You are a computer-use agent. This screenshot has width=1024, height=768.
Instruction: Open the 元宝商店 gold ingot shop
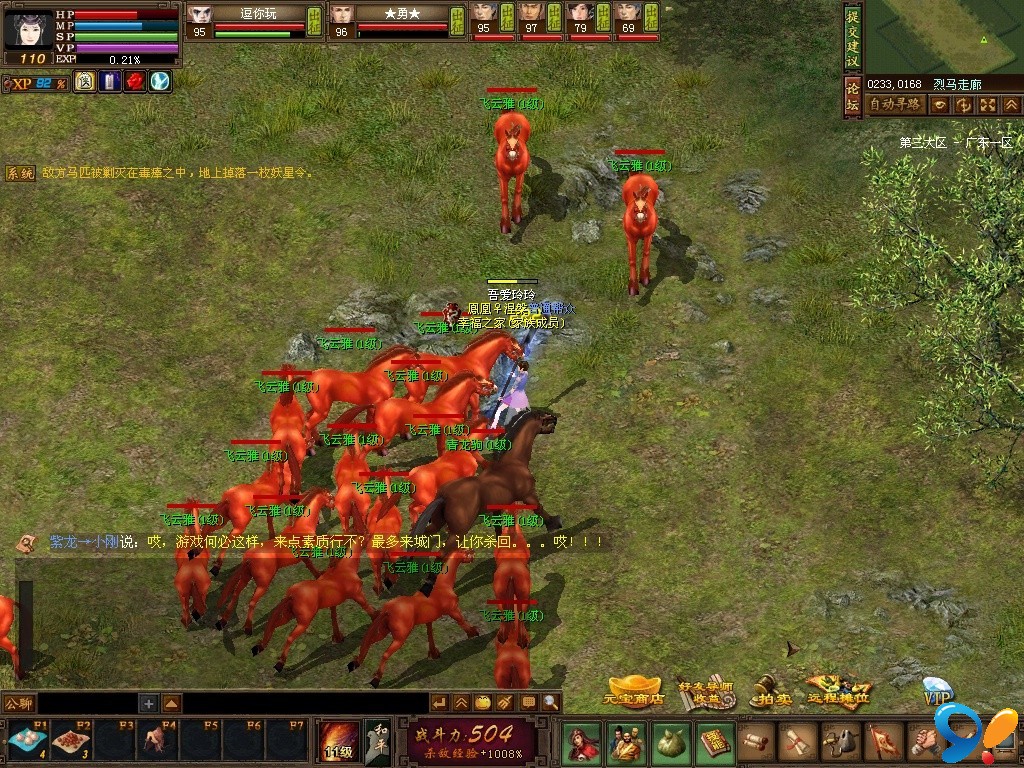click(x=635, y=690)
